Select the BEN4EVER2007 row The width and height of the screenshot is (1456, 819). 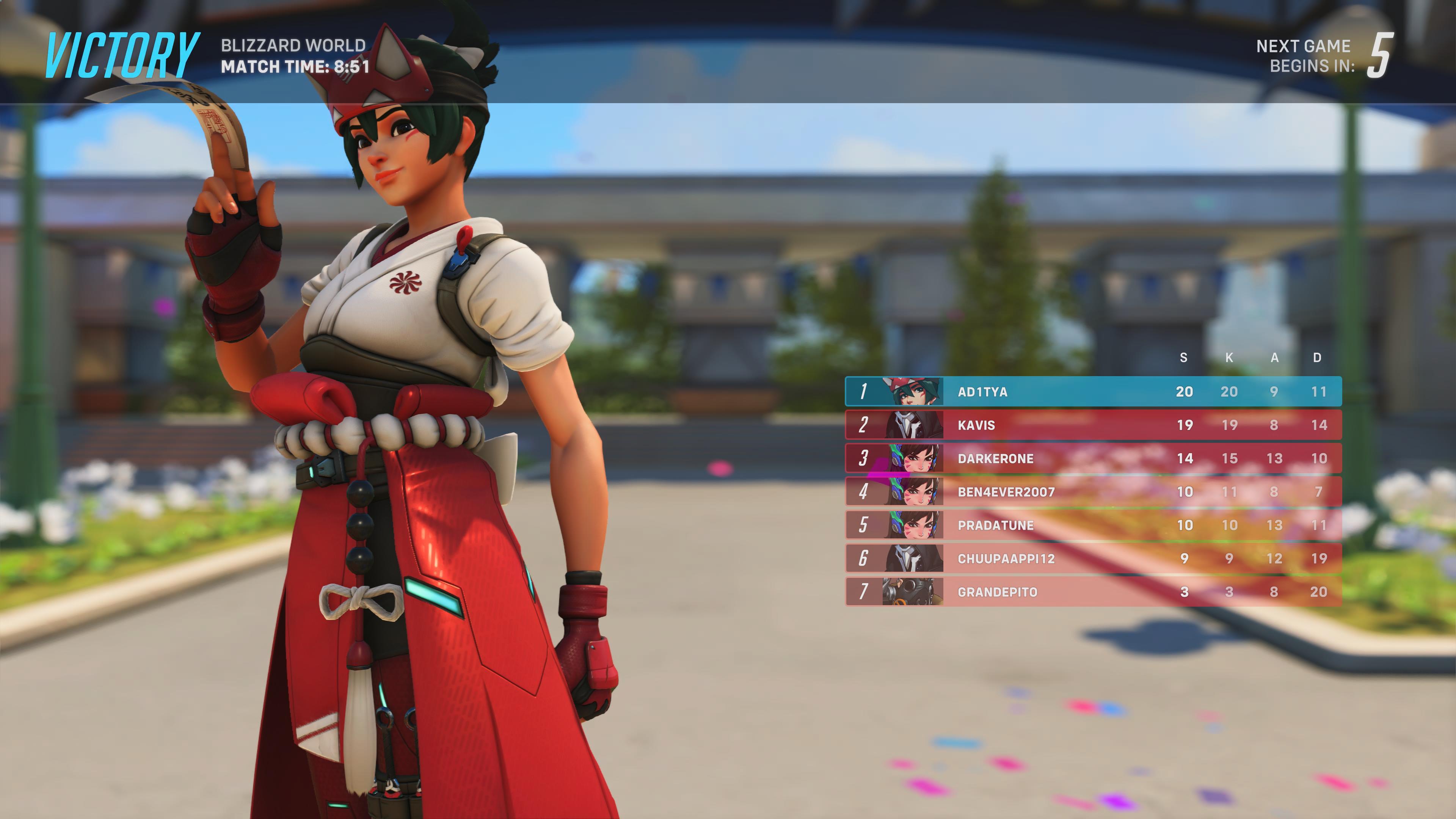tap(1093, 492)
